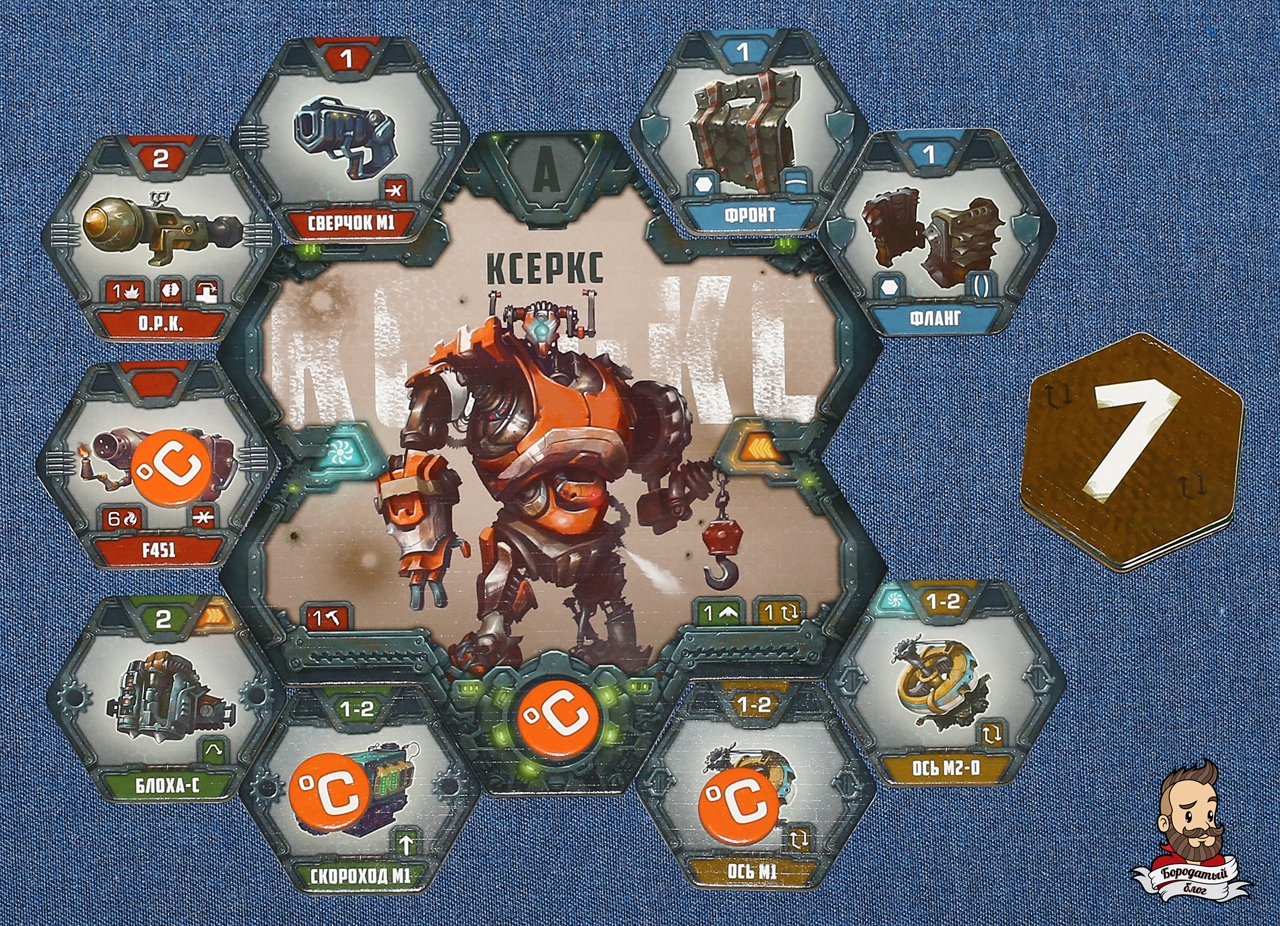The height and width of the screenshot is (926, 1280).
Task: Pick the Фланг armor tile
Action: (x=938, y=235)
